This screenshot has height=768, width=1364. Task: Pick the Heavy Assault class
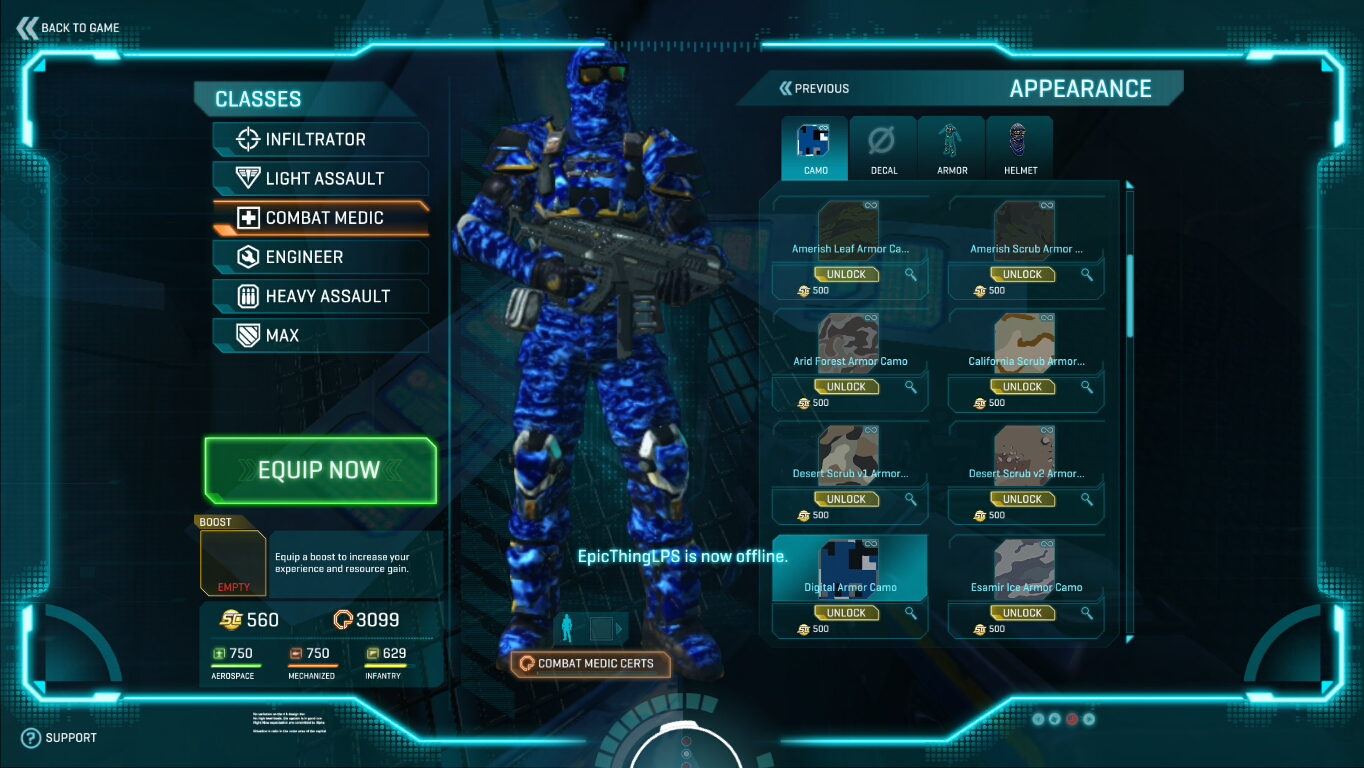click(320, 296)
